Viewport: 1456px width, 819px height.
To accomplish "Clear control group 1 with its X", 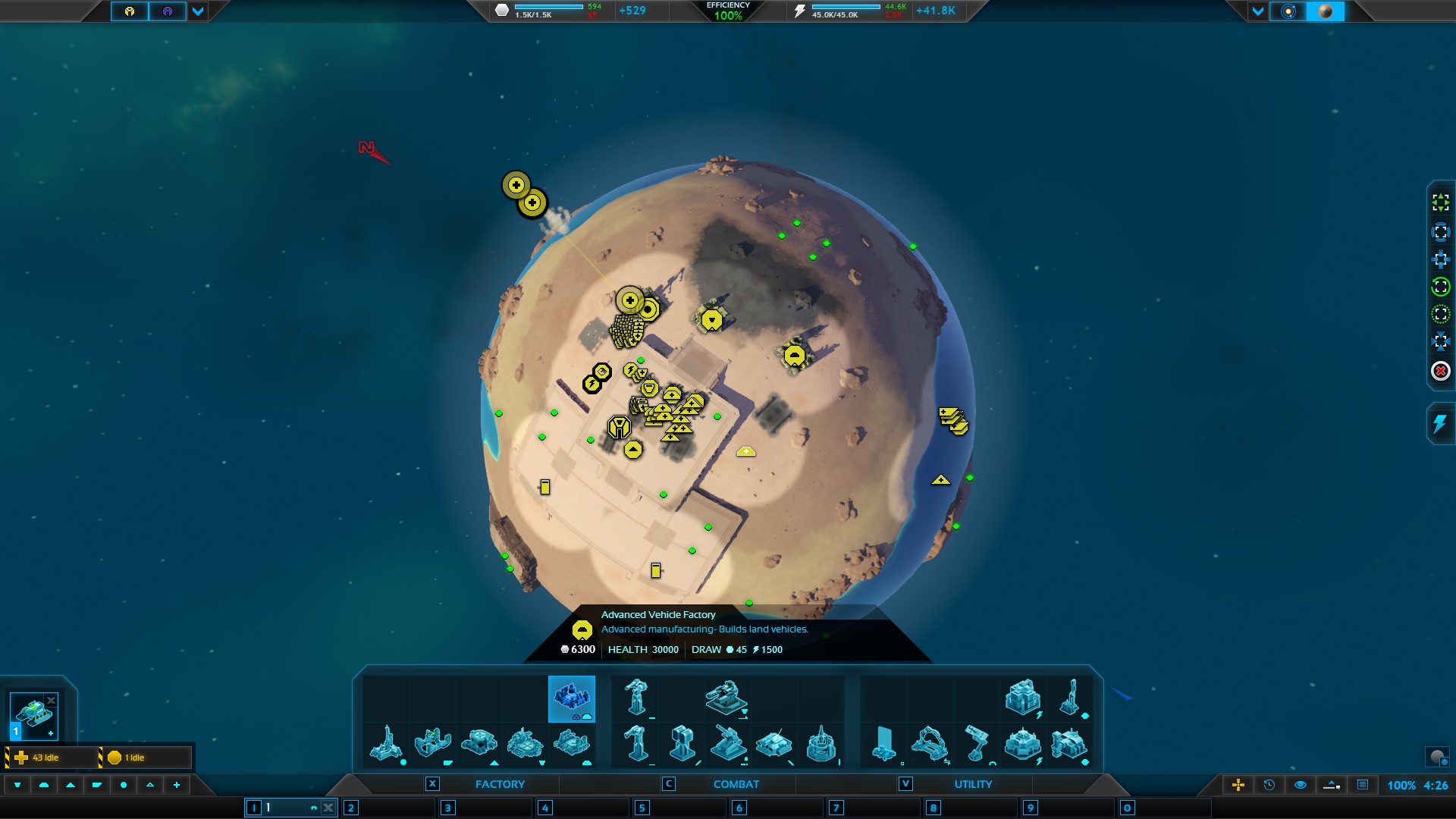I will tap(328, 808).
